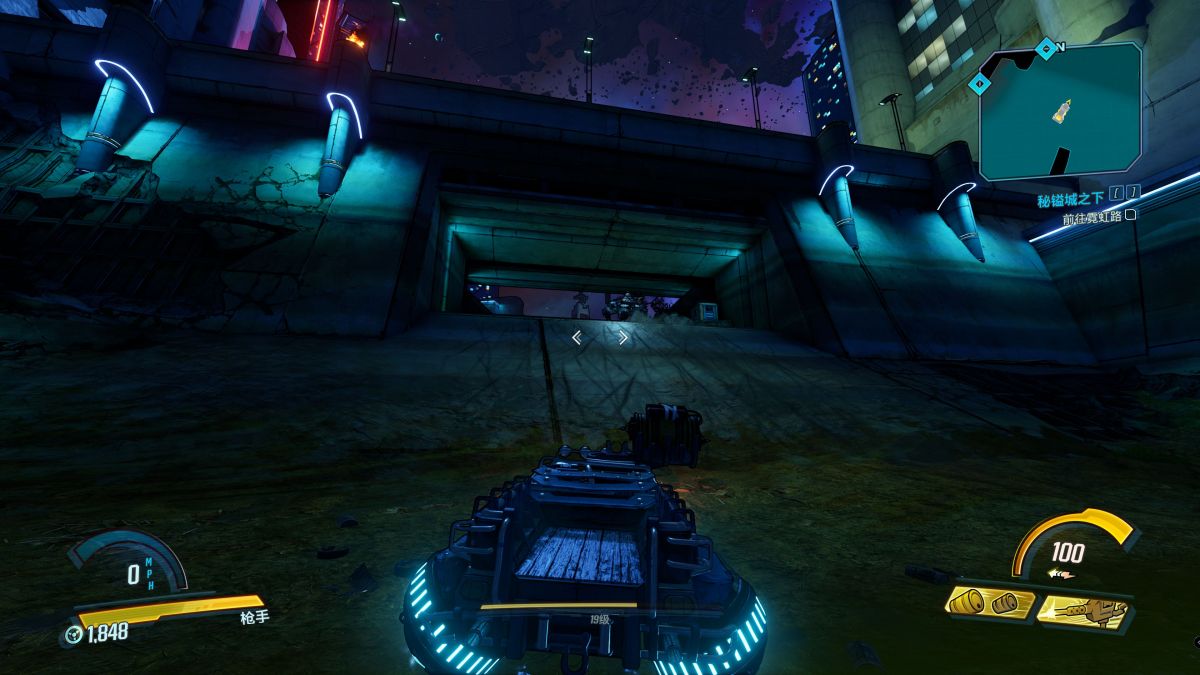Image resolution: width=1200 pixels, height=675 pixels.
Task: Toggle the 前往霓虹路 objective checkbox
Action: point(1130,214)
